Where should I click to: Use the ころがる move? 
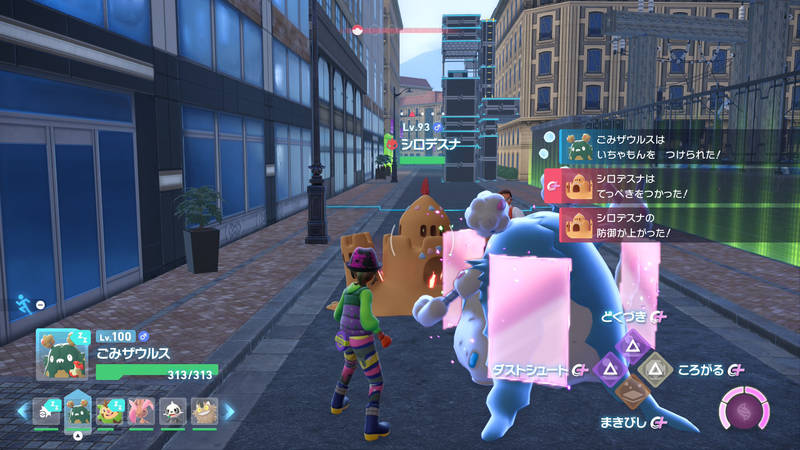point(656,371)
